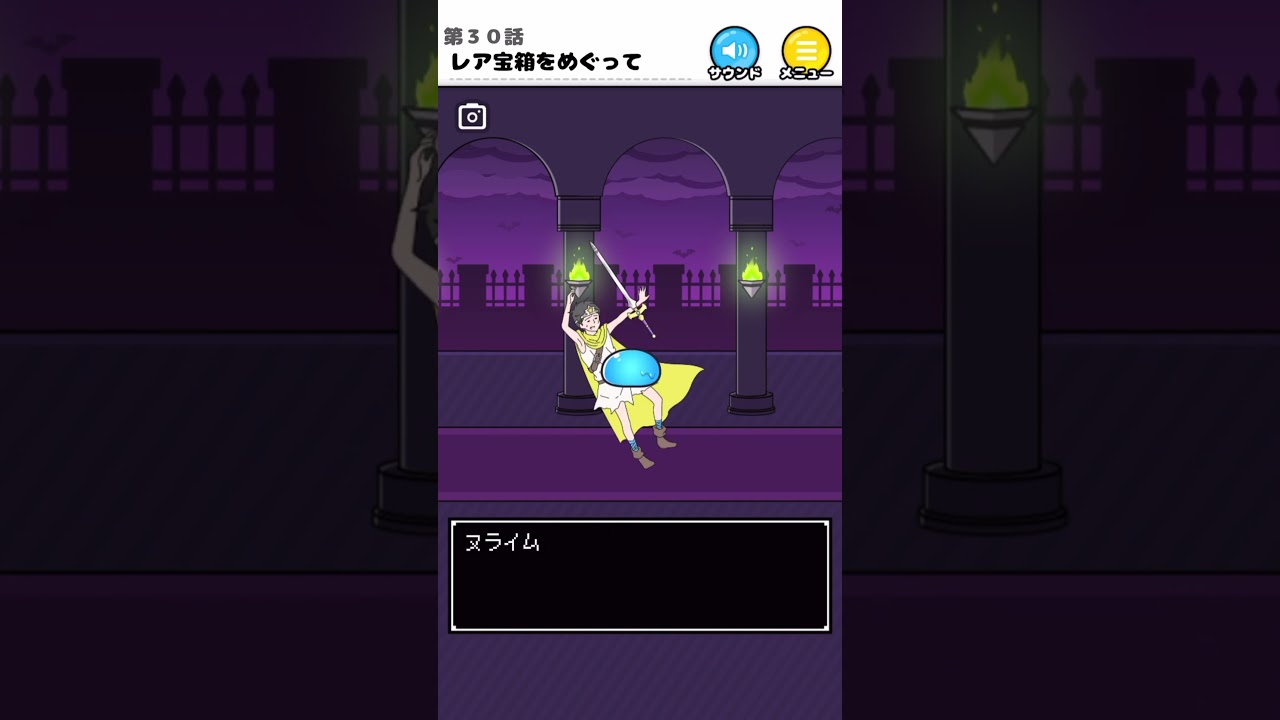
Task: Tap the hero's golden crown
Action: pos(590,310)
